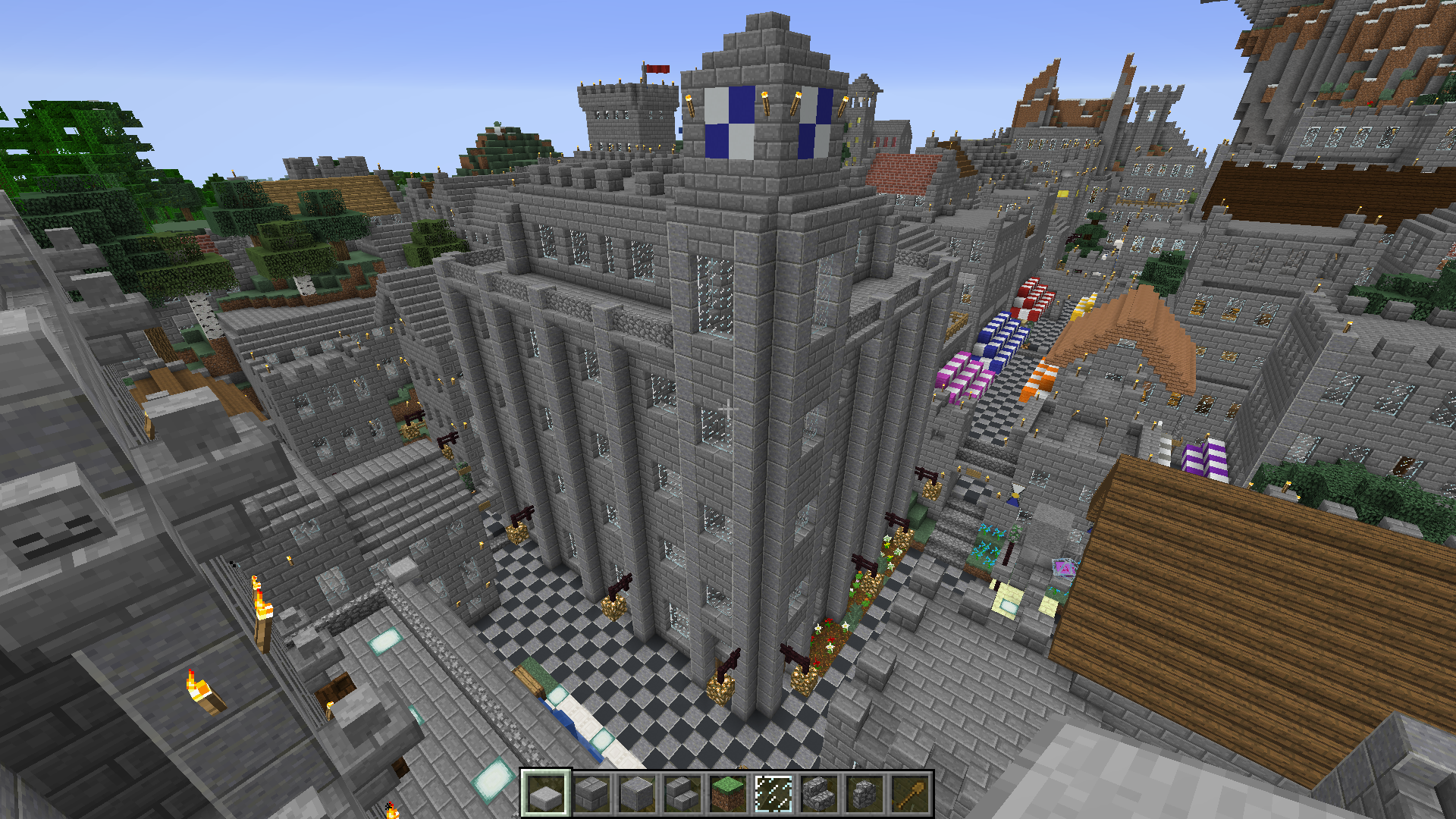Select the stone slab hotbar slot
1456x819 pixels.
545,794
